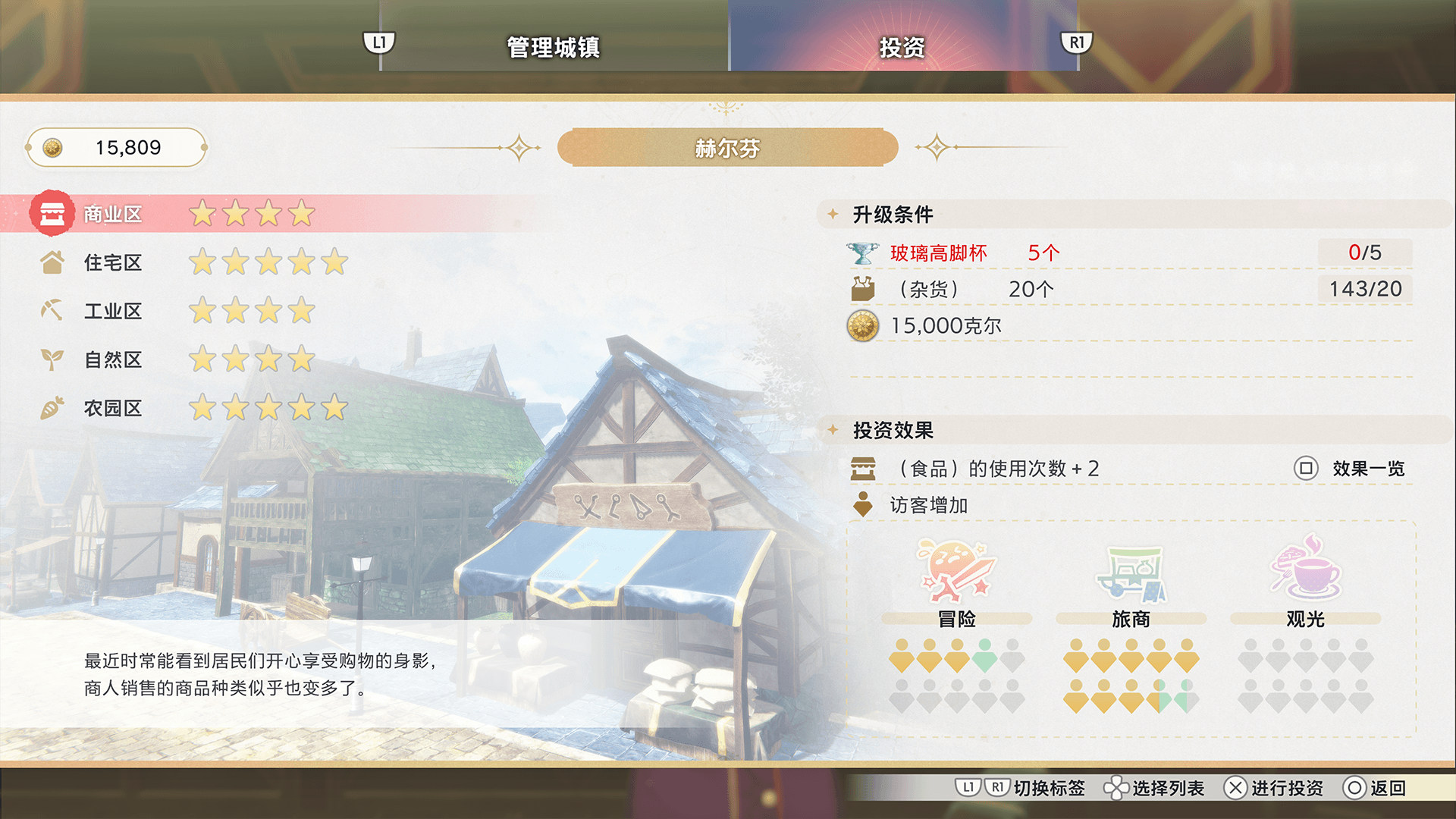Open the 投资 tab
Screen dimensions: 1456x819
tap(902, 47)
